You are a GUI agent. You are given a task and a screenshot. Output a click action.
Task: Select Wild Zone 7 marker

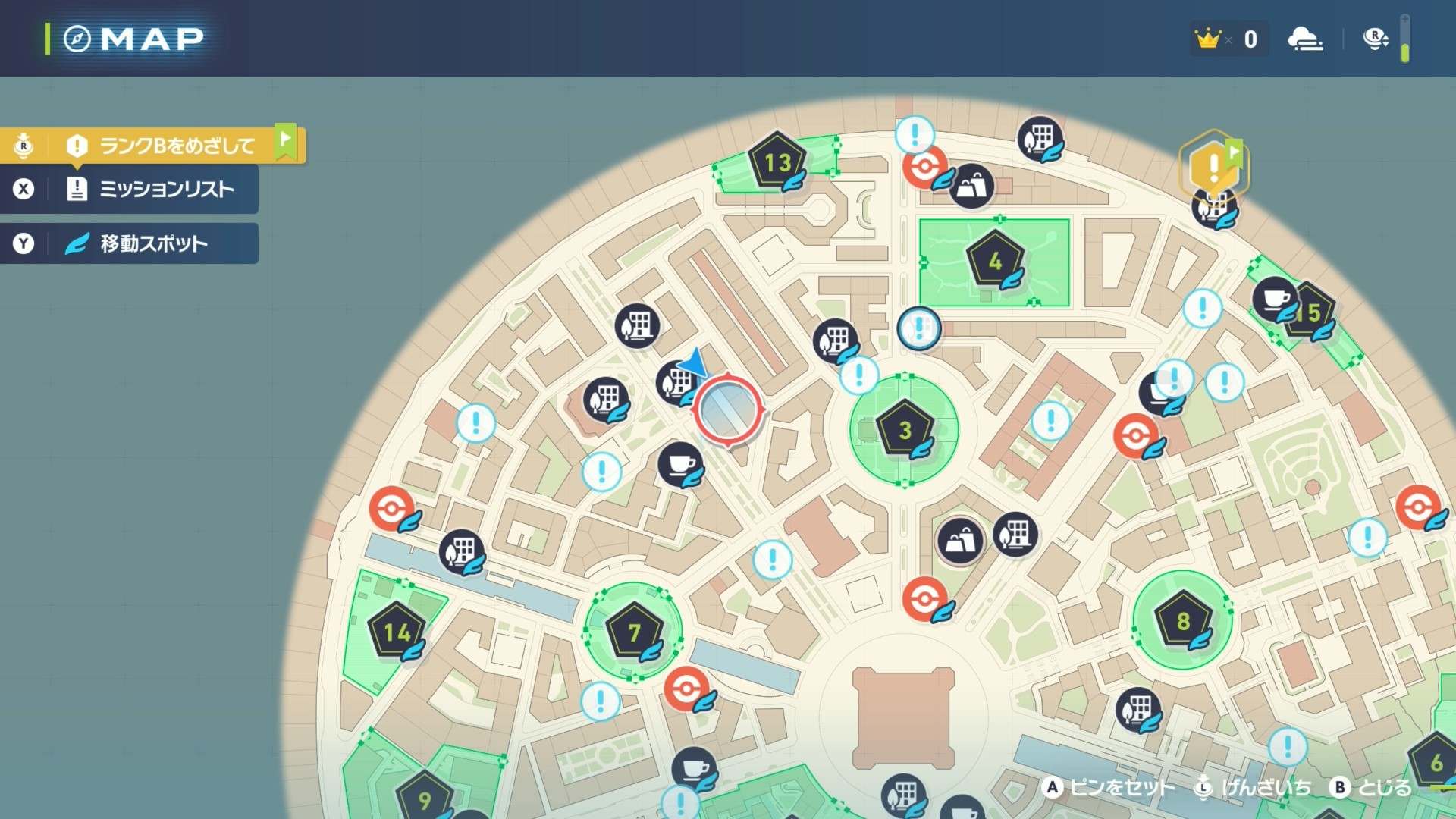tap(634, 631)
